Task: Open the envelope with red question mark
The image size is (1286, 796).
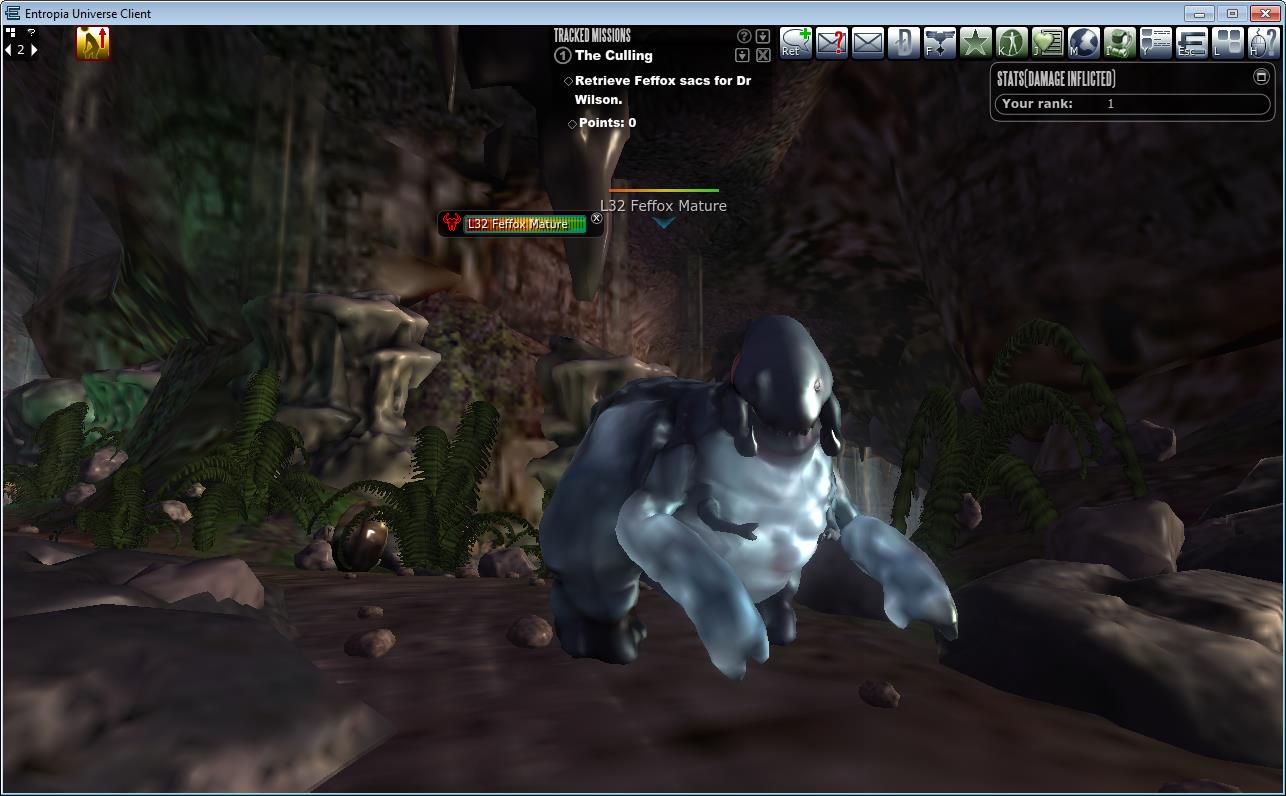Action: (832, 43)
